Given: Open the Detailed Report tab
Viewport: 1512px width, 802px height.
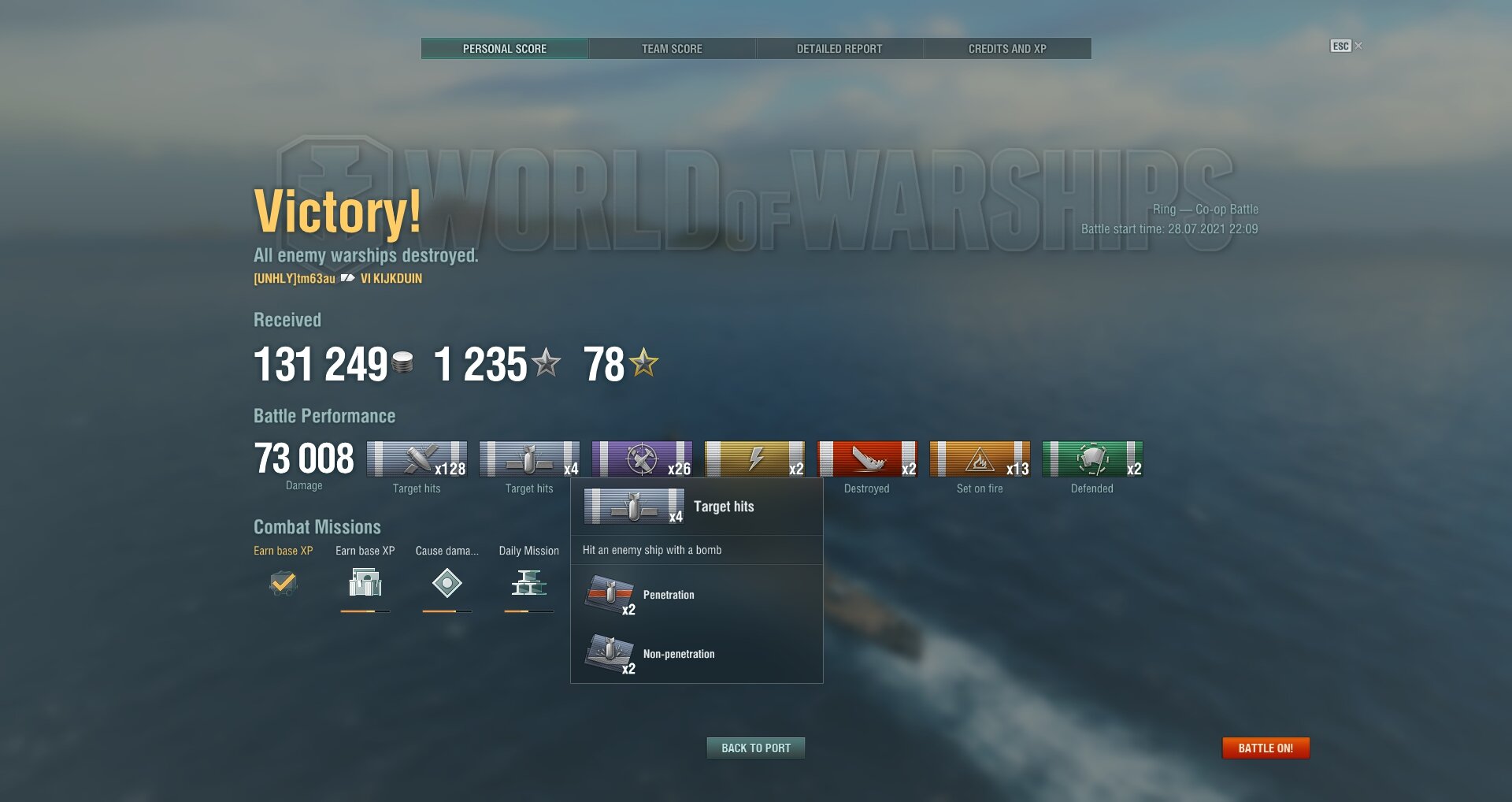Looking at the screenshot, I should [839, 49].
